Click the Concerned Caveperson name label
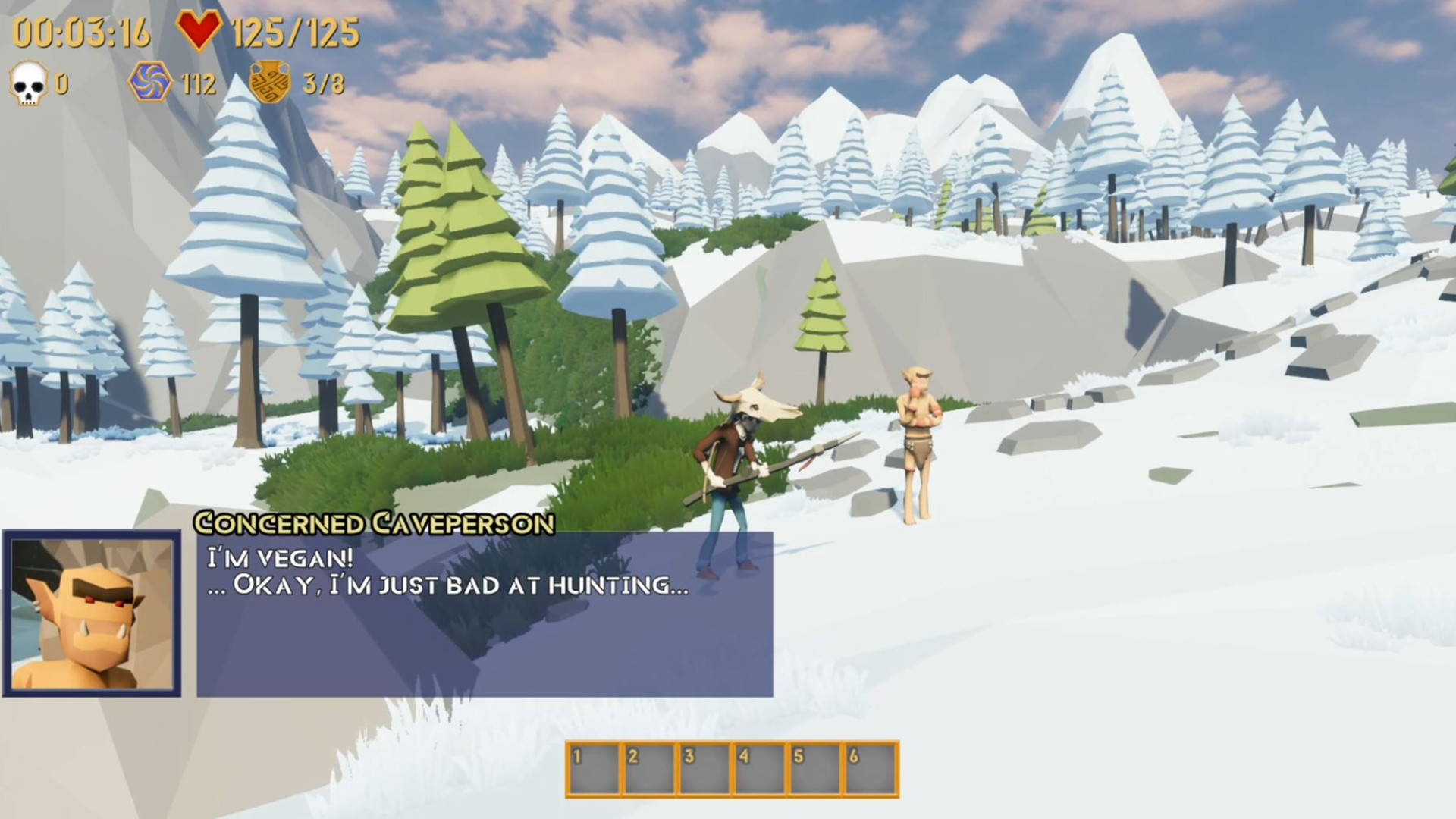The height and width of the screenshot is (819, 1456). [x=375, y=522]
